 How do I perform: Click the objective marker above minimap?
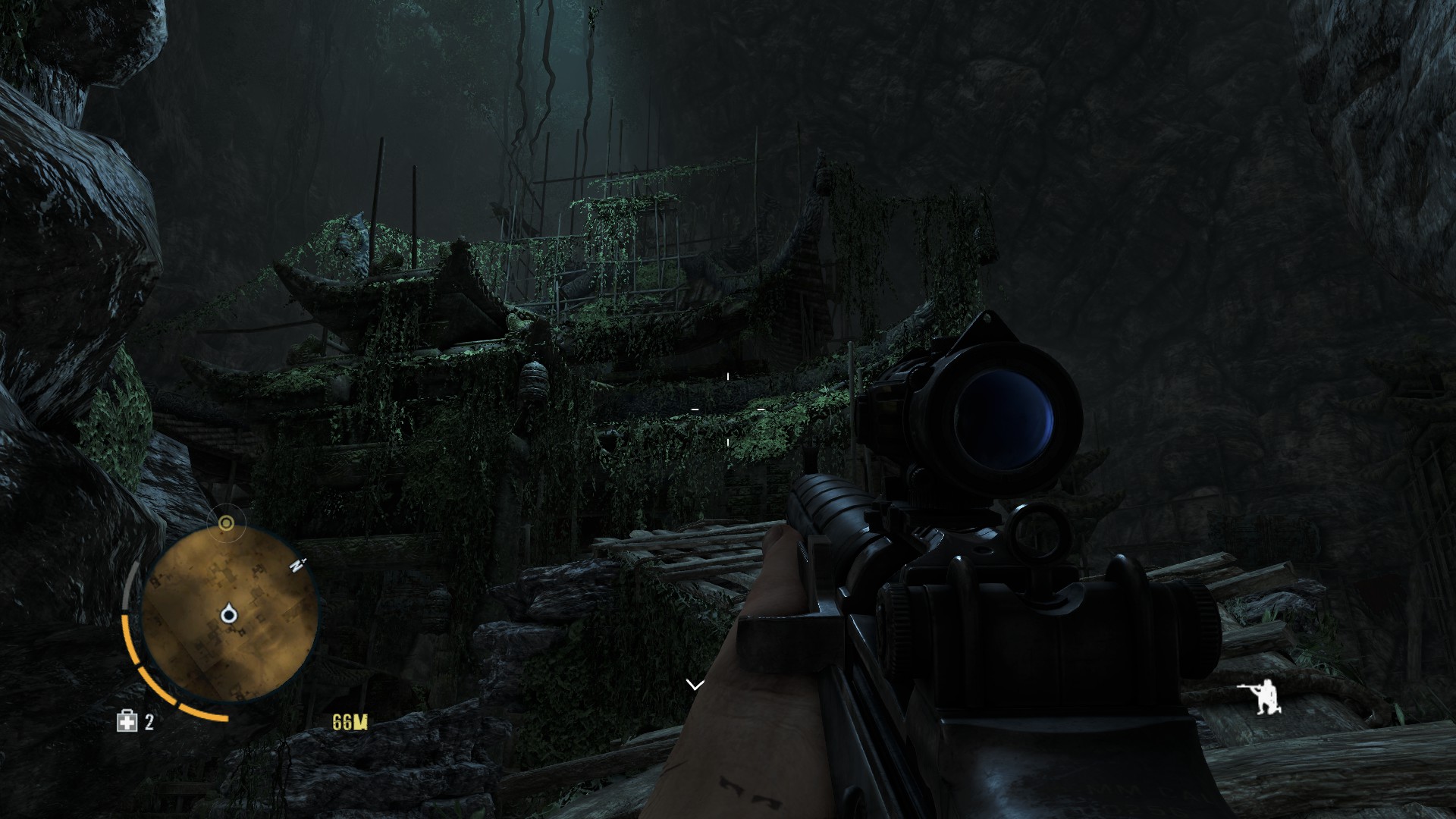tap(226, 523)
